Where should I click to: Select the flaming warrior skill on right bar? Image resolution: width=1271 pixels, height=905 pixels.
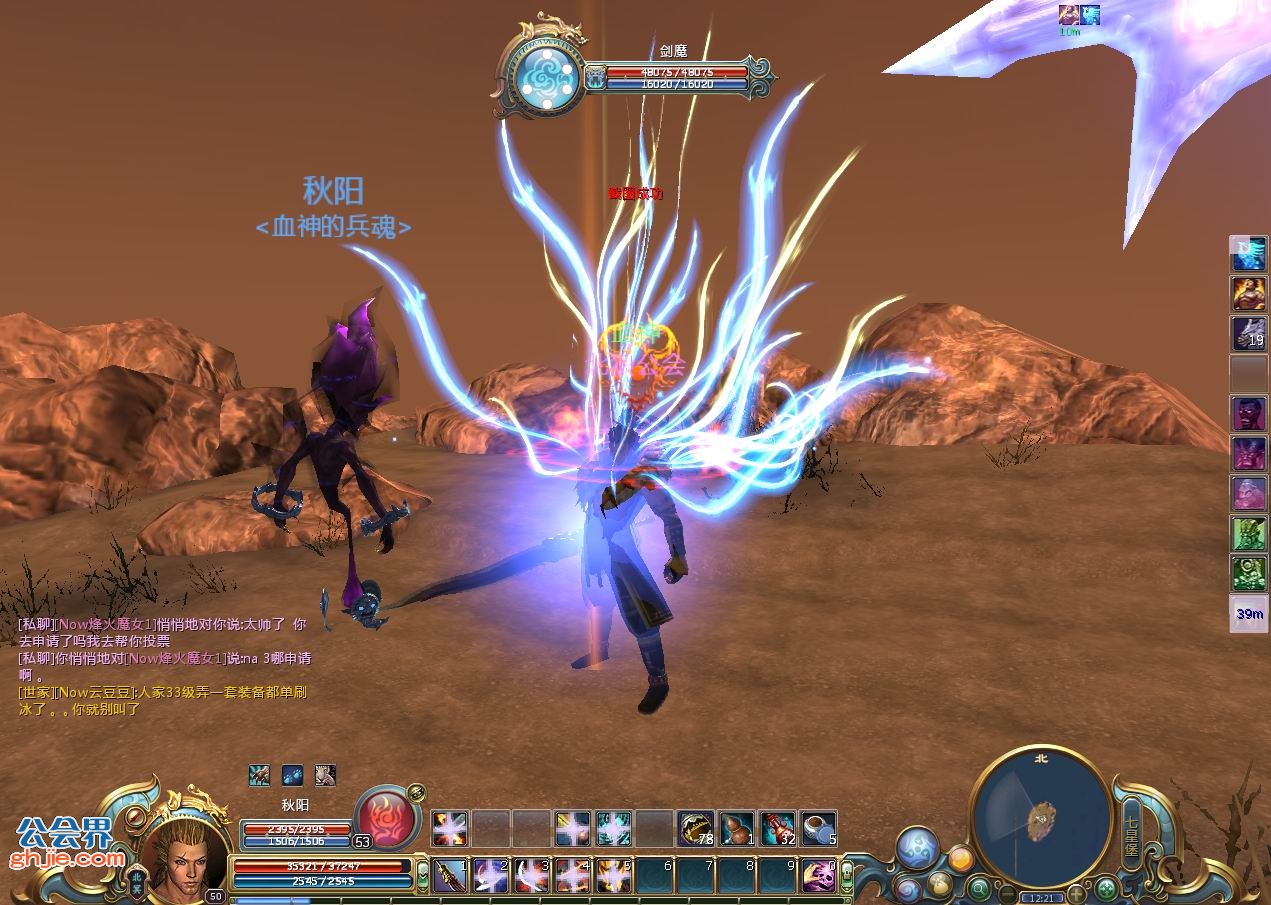coord(1248,294)
